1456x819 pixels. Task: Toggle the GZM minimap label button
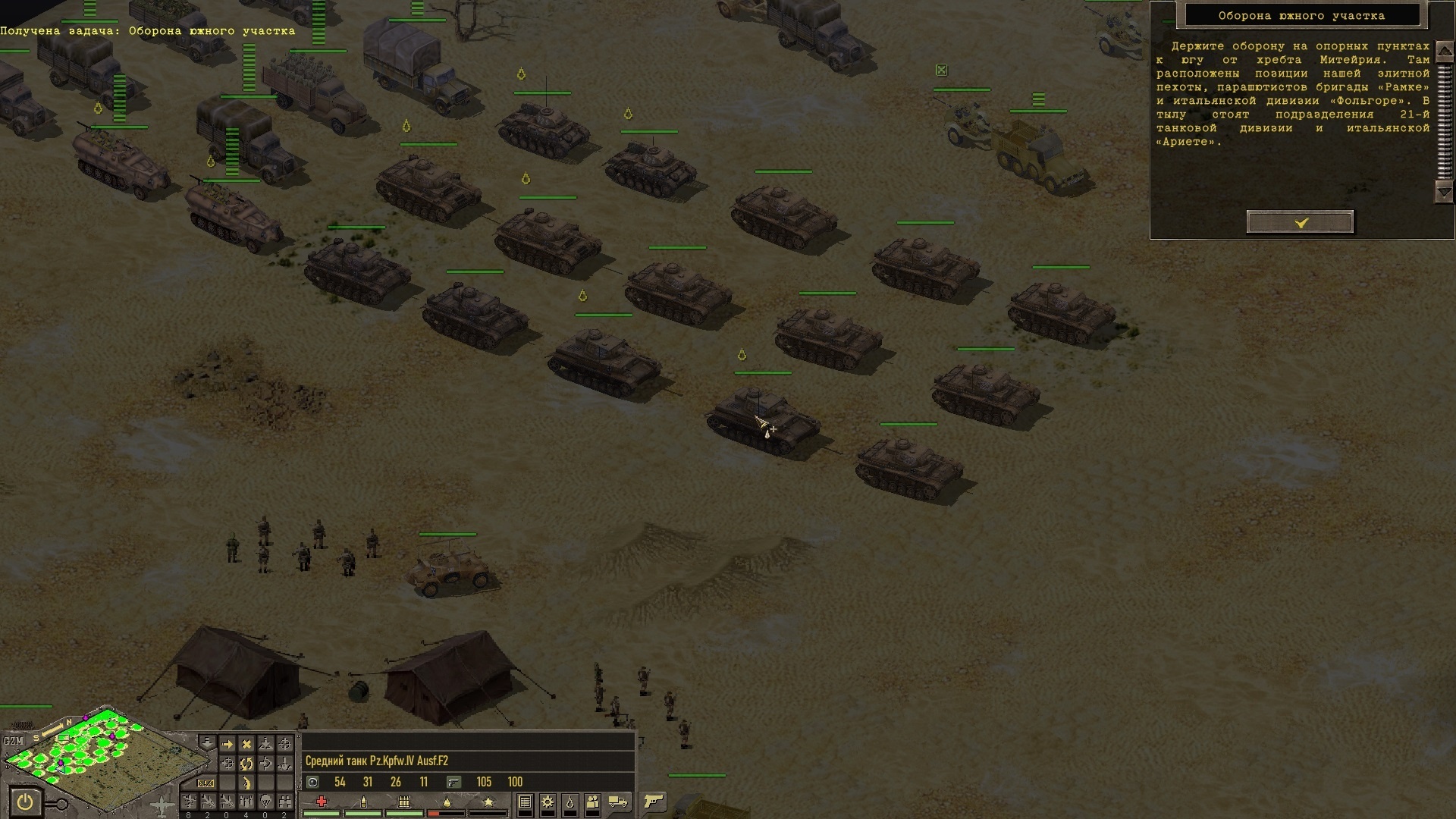pyautogui.click(x=14, y=741)
